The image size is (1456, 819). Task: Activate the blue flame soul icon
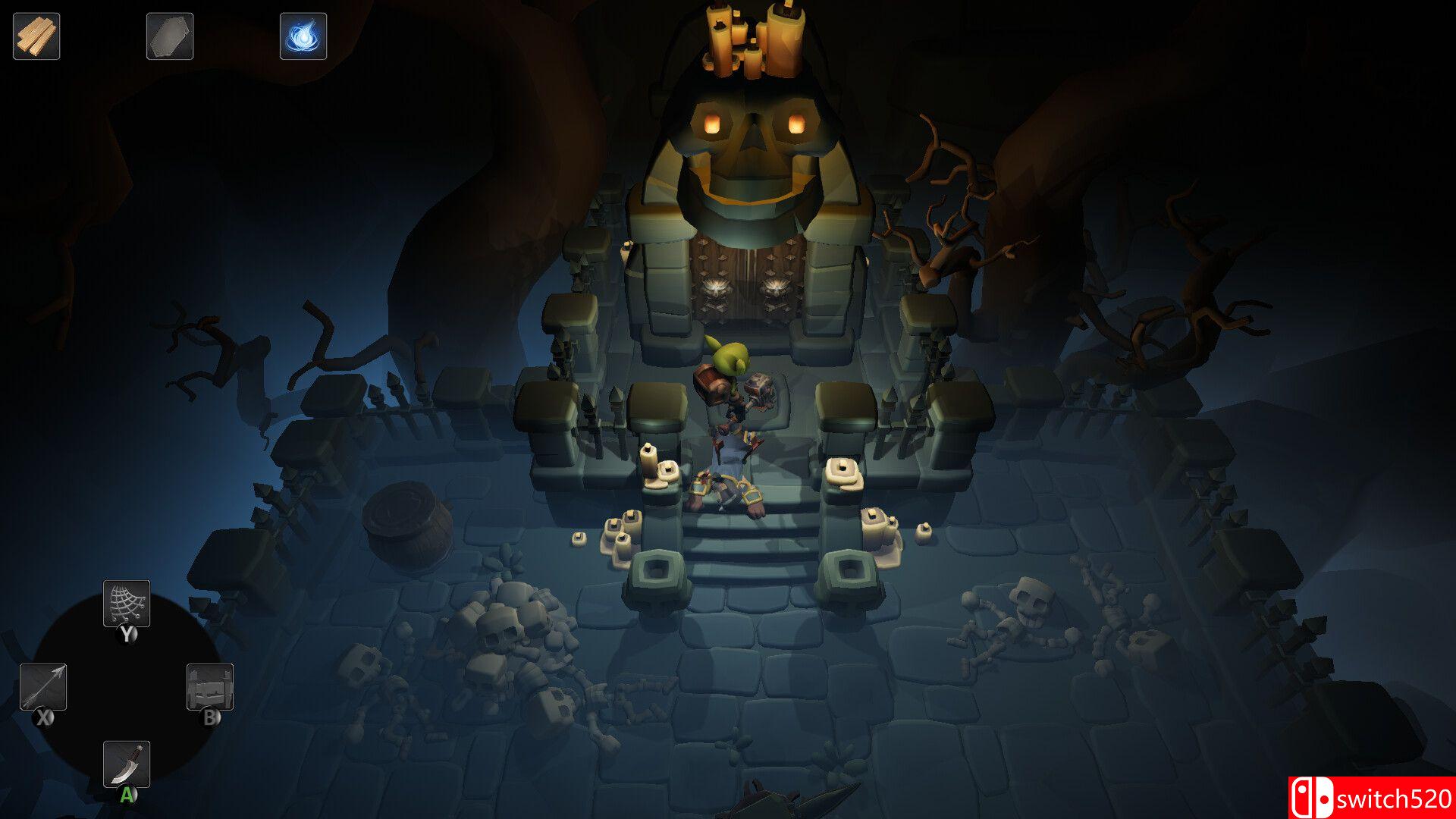[x=303, y=36]
